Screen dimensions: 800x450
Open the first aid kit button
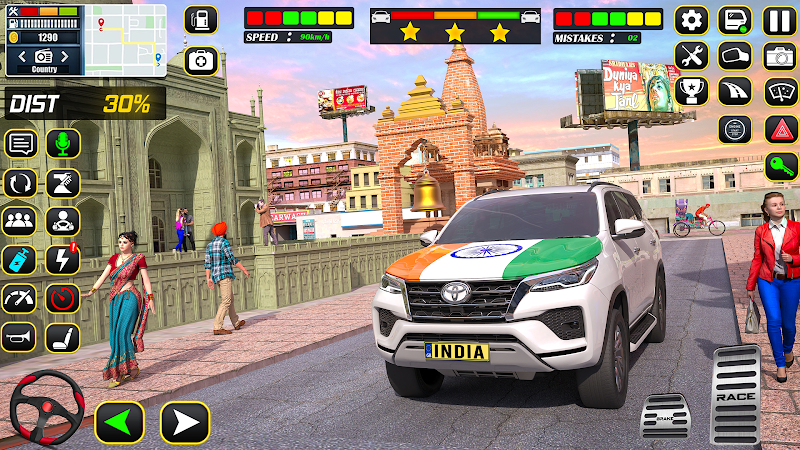[201, 60]
